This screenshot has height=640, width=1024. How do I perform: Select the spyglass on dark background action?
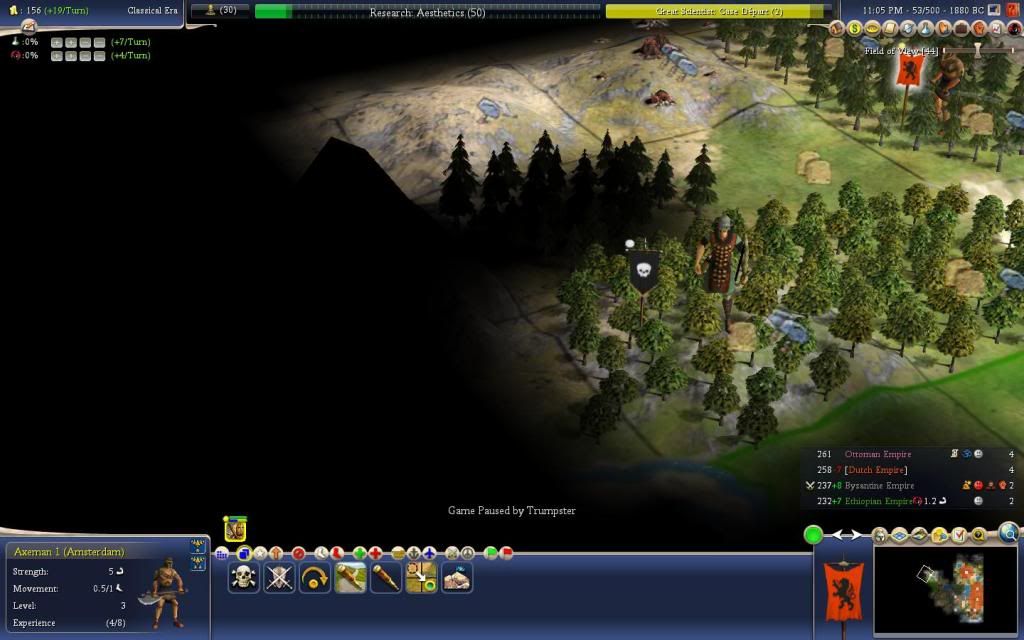click(386, 577)
